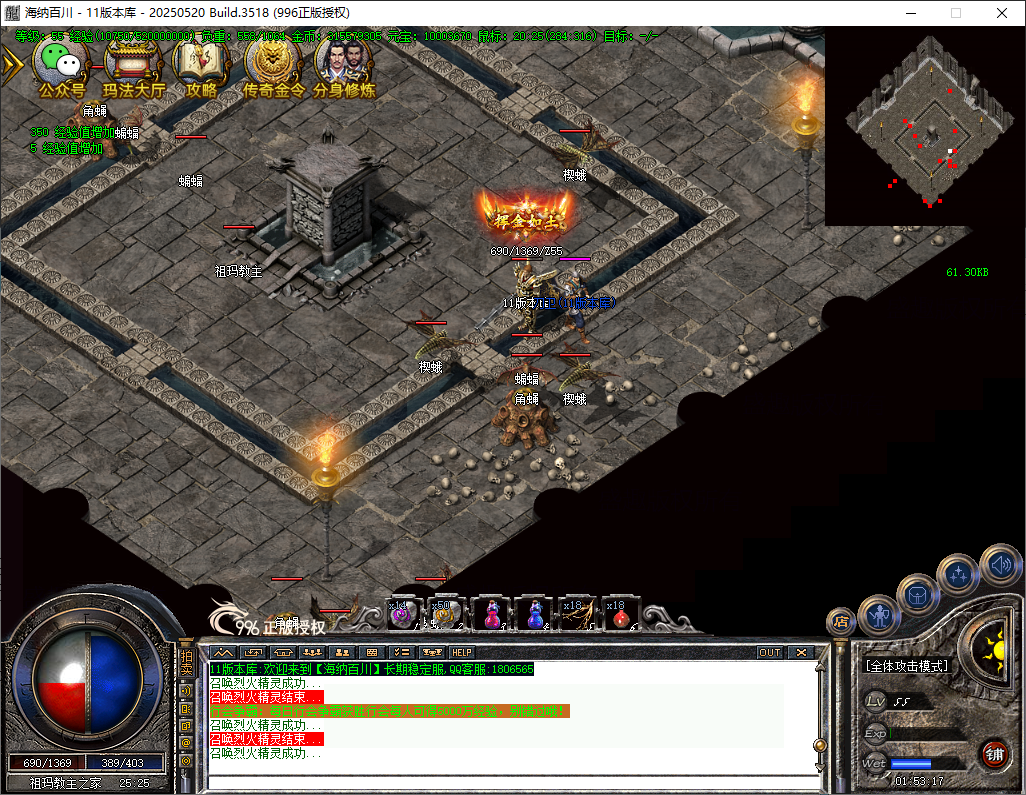Close the game window
This screenshot has height=795, width=1026.
point(1001,13)
